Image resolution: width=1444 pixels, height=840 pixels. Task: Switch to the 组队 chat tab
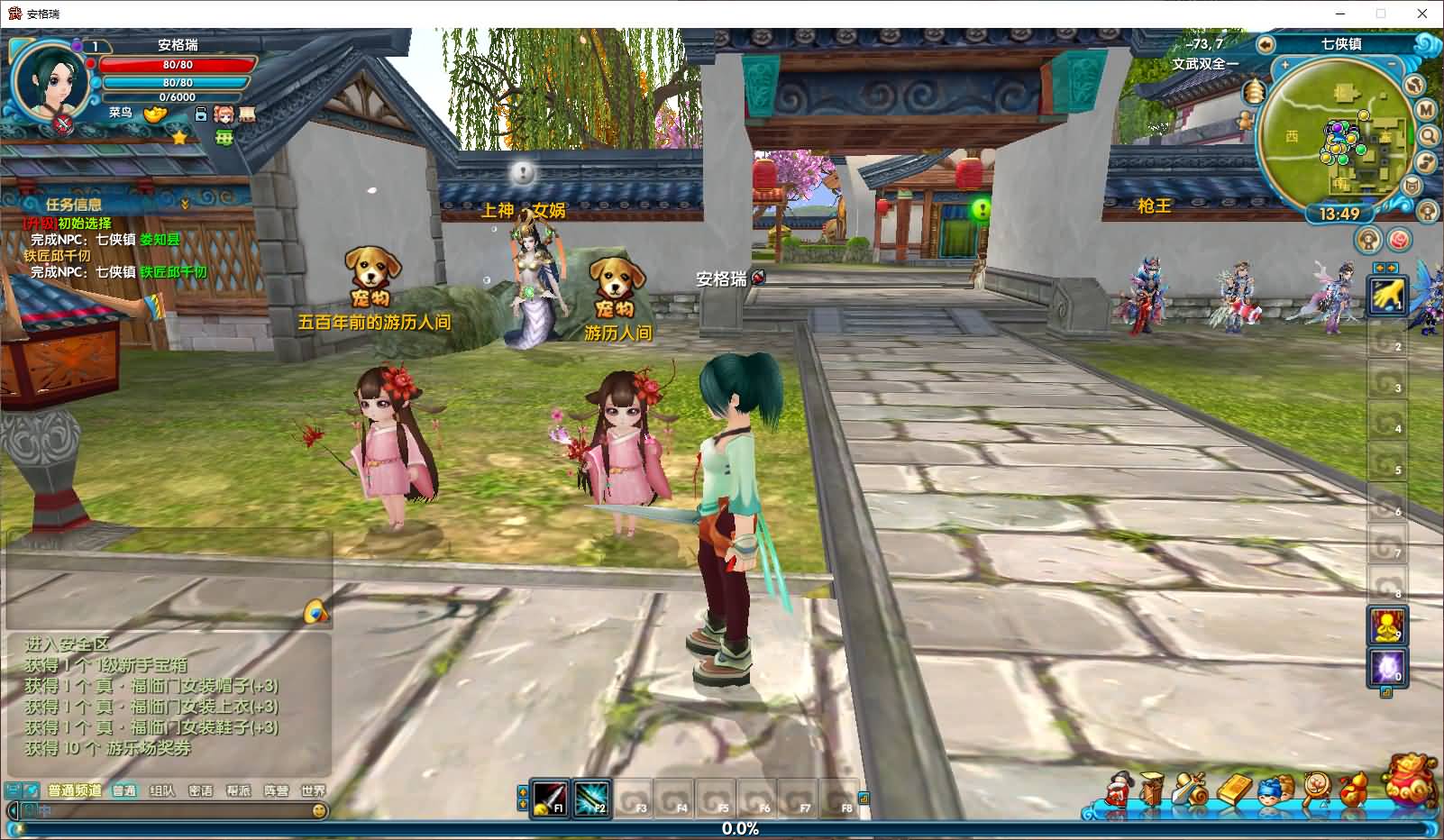point(162,790)
